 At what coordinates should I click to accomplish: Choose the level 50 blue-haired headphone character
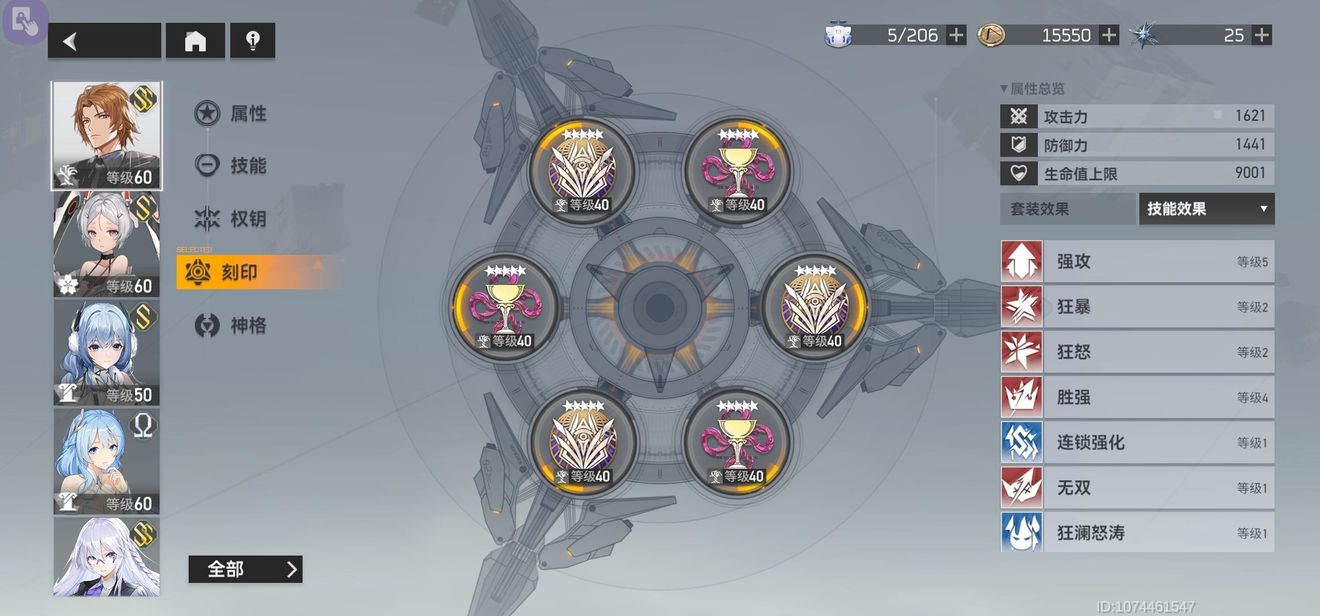coord(106,352)
